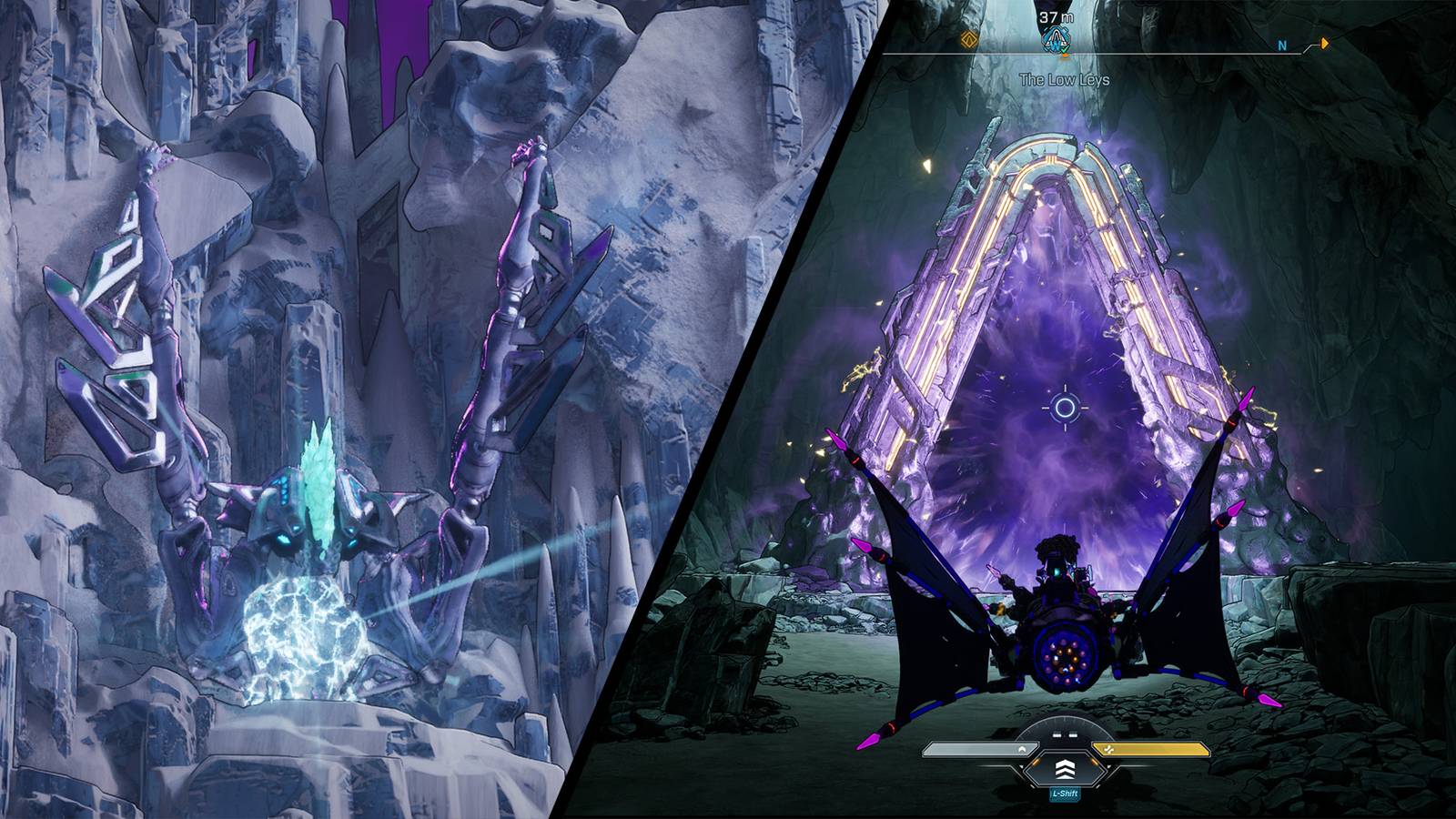Viewport: 1456px width, 819px height.
Task: Toggle the right orange indicator on the boost hexagon
Action: [x=1096, y=762]
